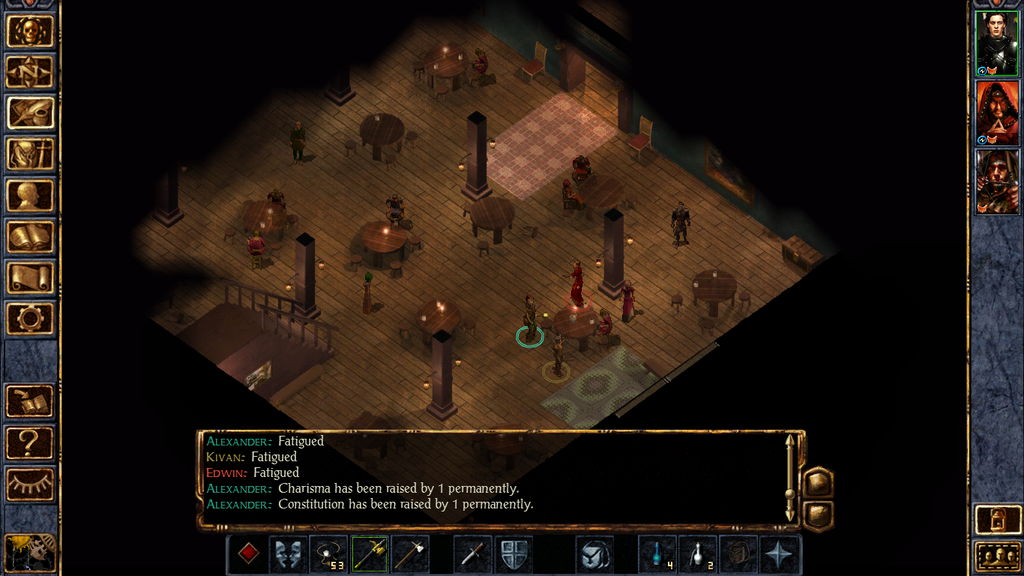The image size is (1024, 576).
Task: Select the red-hooded Edwin portrait
Action: coord(996,113)
